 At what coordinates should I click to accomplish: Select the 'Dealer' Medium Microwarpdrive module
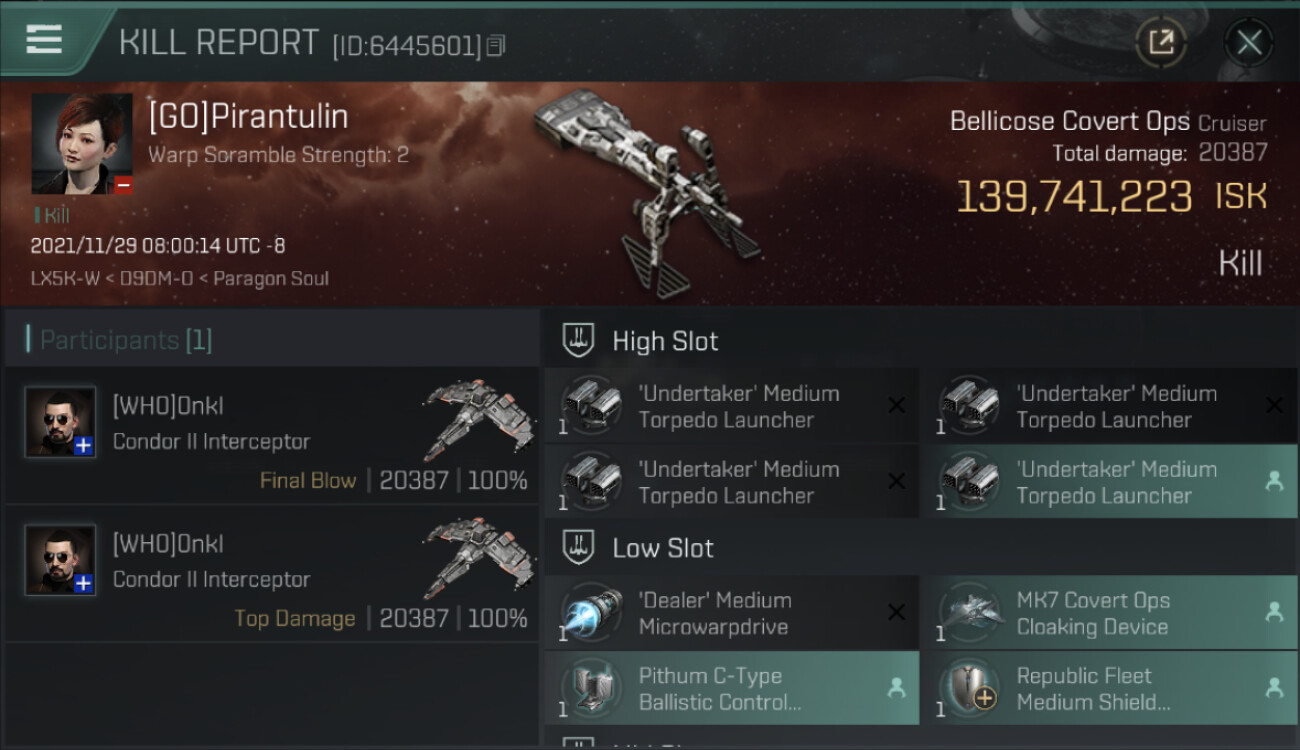pyautogui.click(x=731, y=613)
